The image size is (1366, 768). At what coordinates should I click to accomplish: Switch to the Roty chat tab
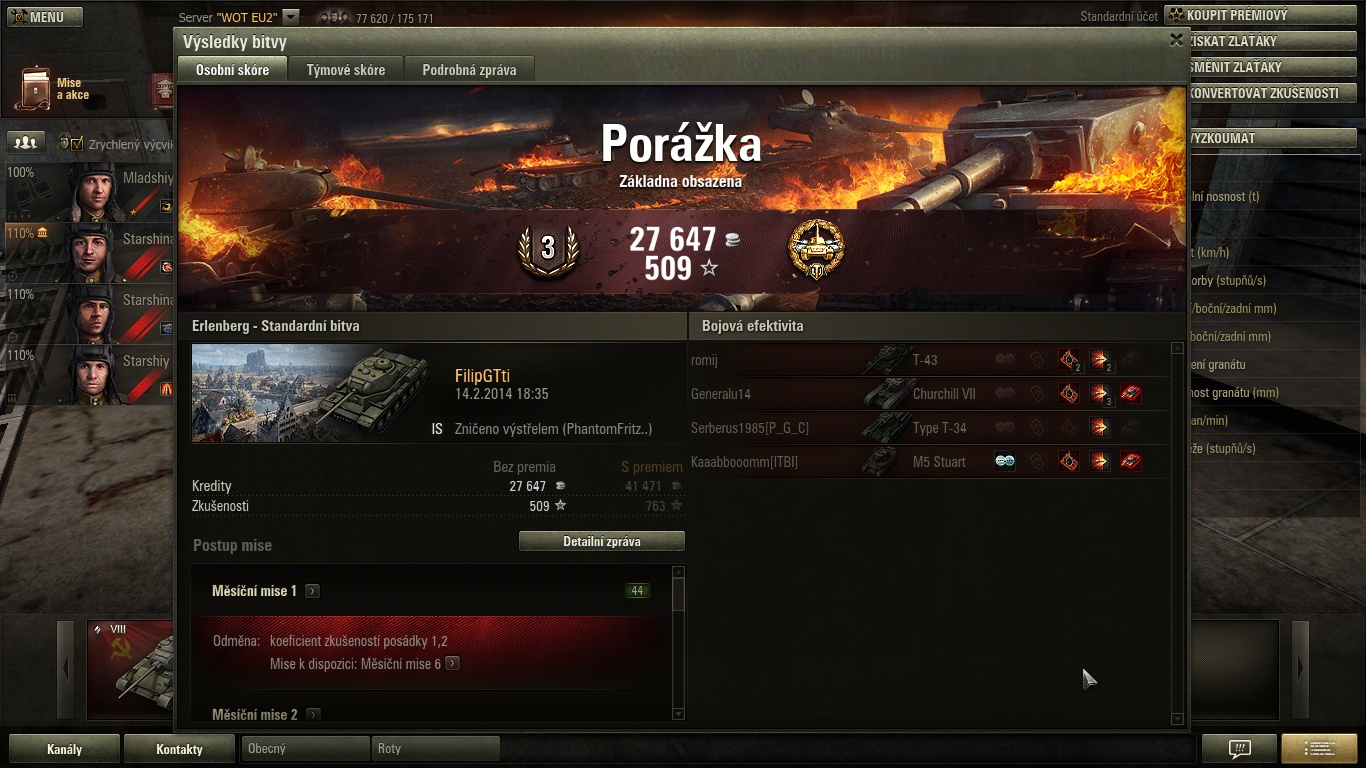point(435,749)
